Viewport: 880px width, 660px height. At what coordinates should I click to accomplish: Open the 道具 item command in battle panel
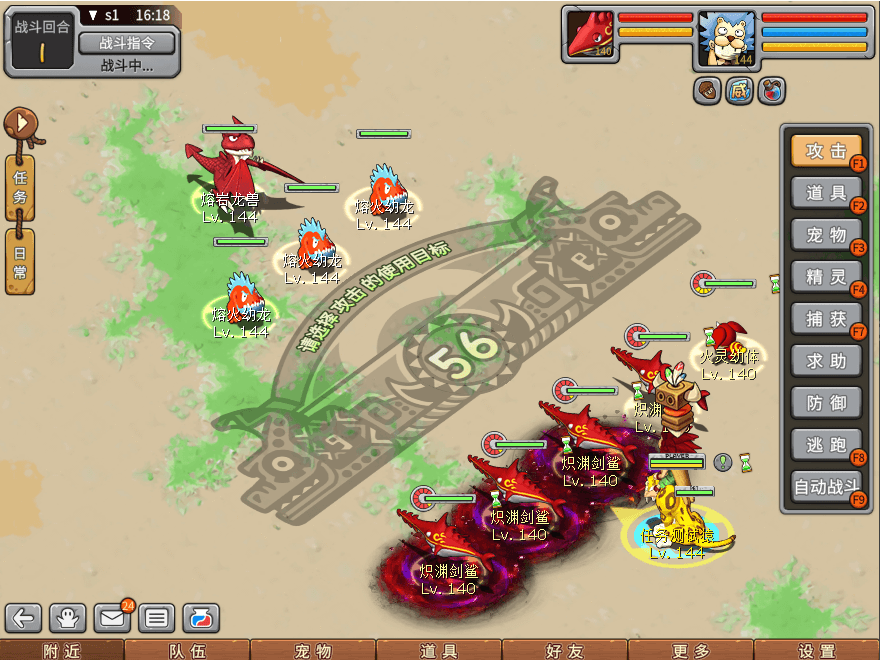[x=826, y=193]
